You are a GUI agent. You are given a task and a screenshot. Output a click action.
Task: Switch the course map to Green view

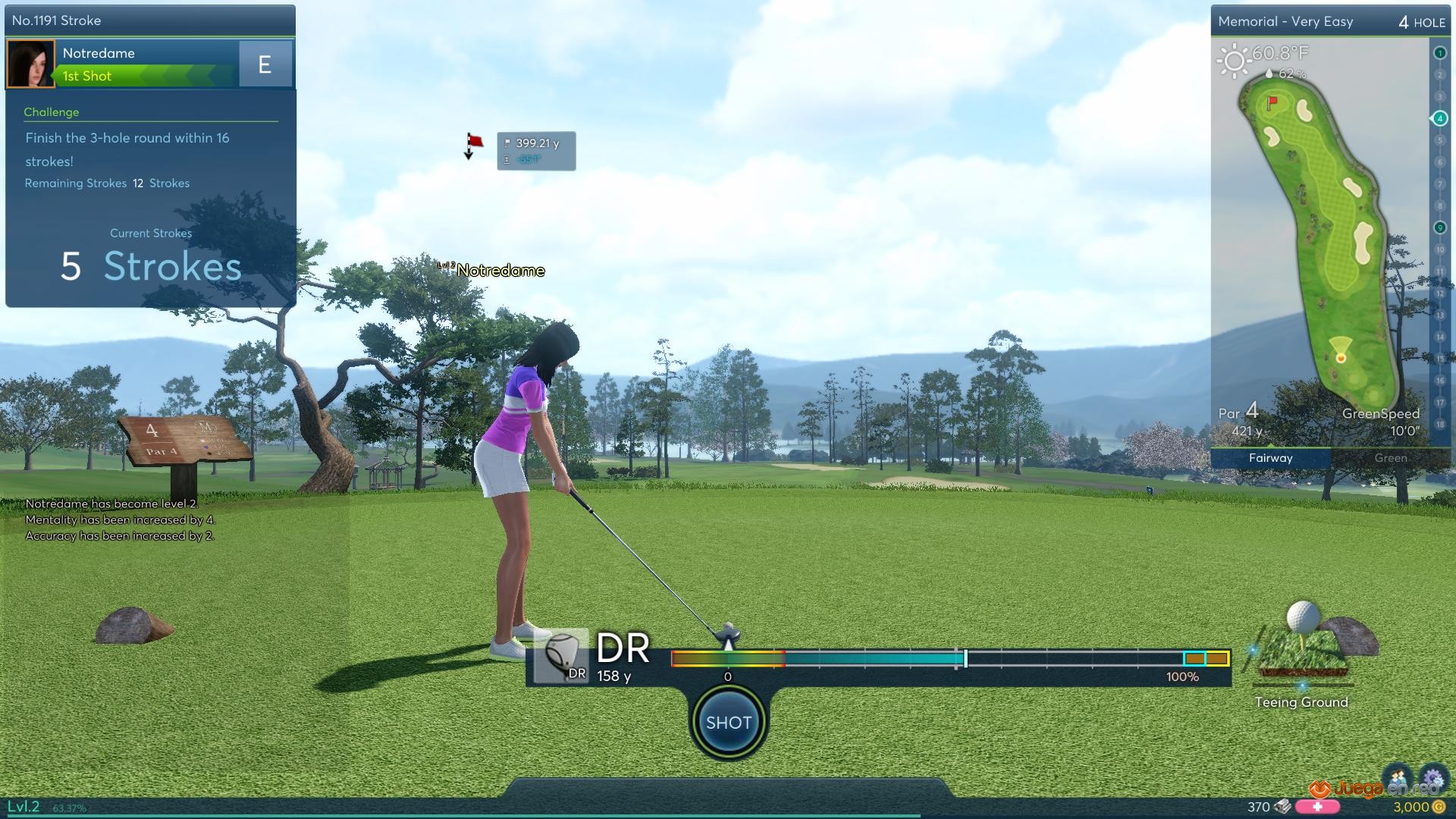(1390, 458)
